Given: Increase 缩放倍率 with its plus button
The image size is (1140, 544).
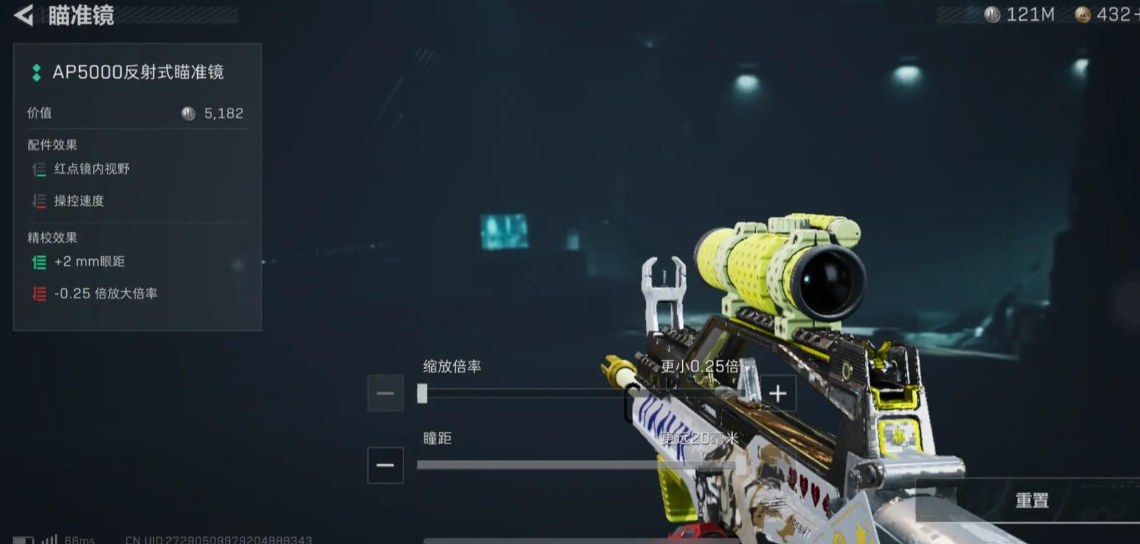Looking at the screenshot, I should 778,393.
